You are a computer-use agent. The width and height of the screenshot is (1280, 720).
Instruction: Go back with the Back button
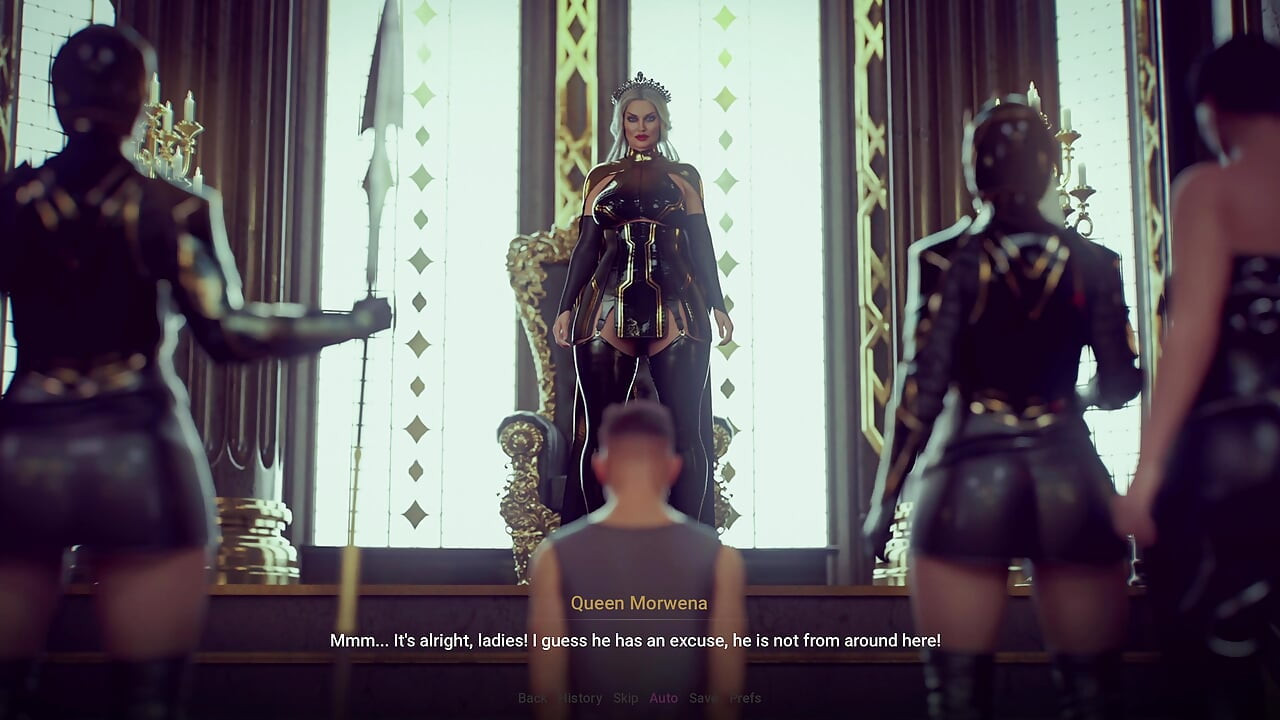tap(532, 698)
